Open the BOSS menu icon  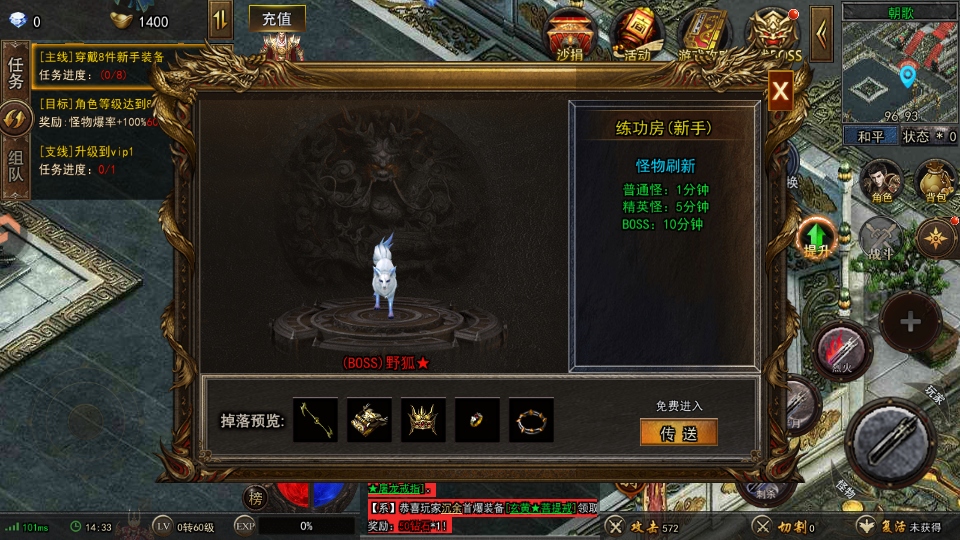(774, 34)
